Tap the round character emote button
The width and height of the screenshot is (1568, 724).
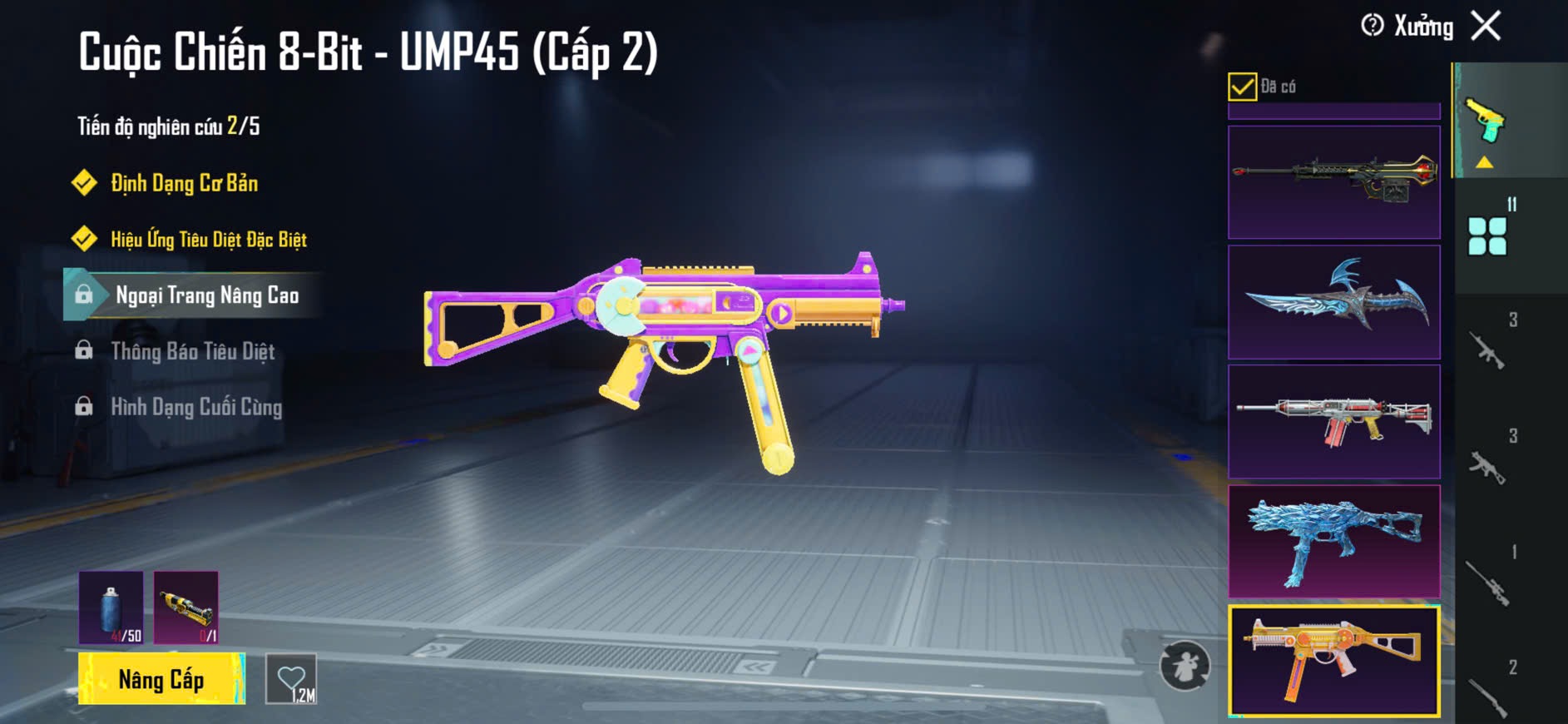1185,665
